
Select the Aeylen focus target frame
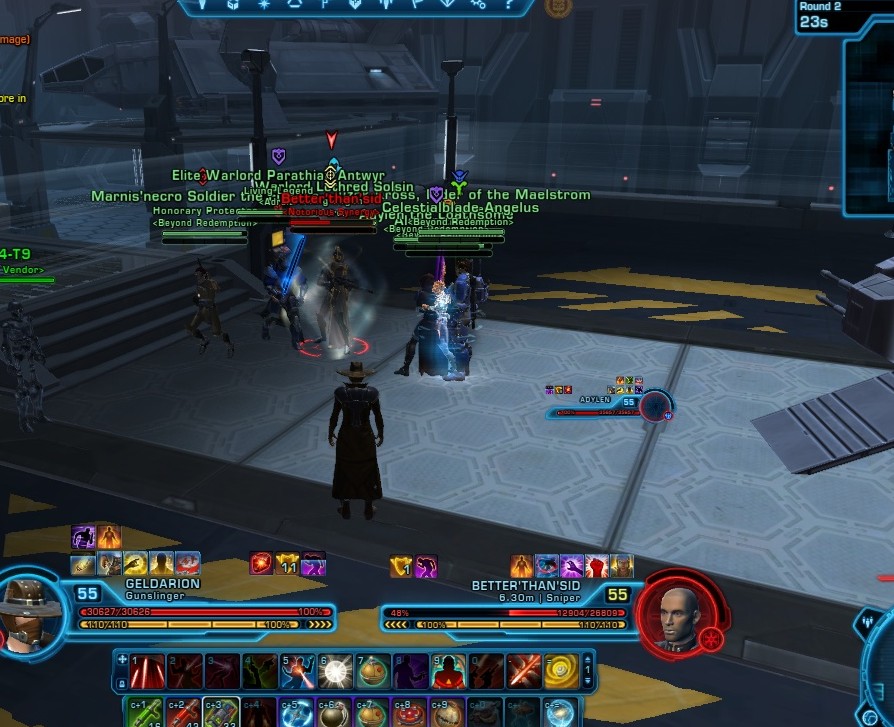point(655,406)
